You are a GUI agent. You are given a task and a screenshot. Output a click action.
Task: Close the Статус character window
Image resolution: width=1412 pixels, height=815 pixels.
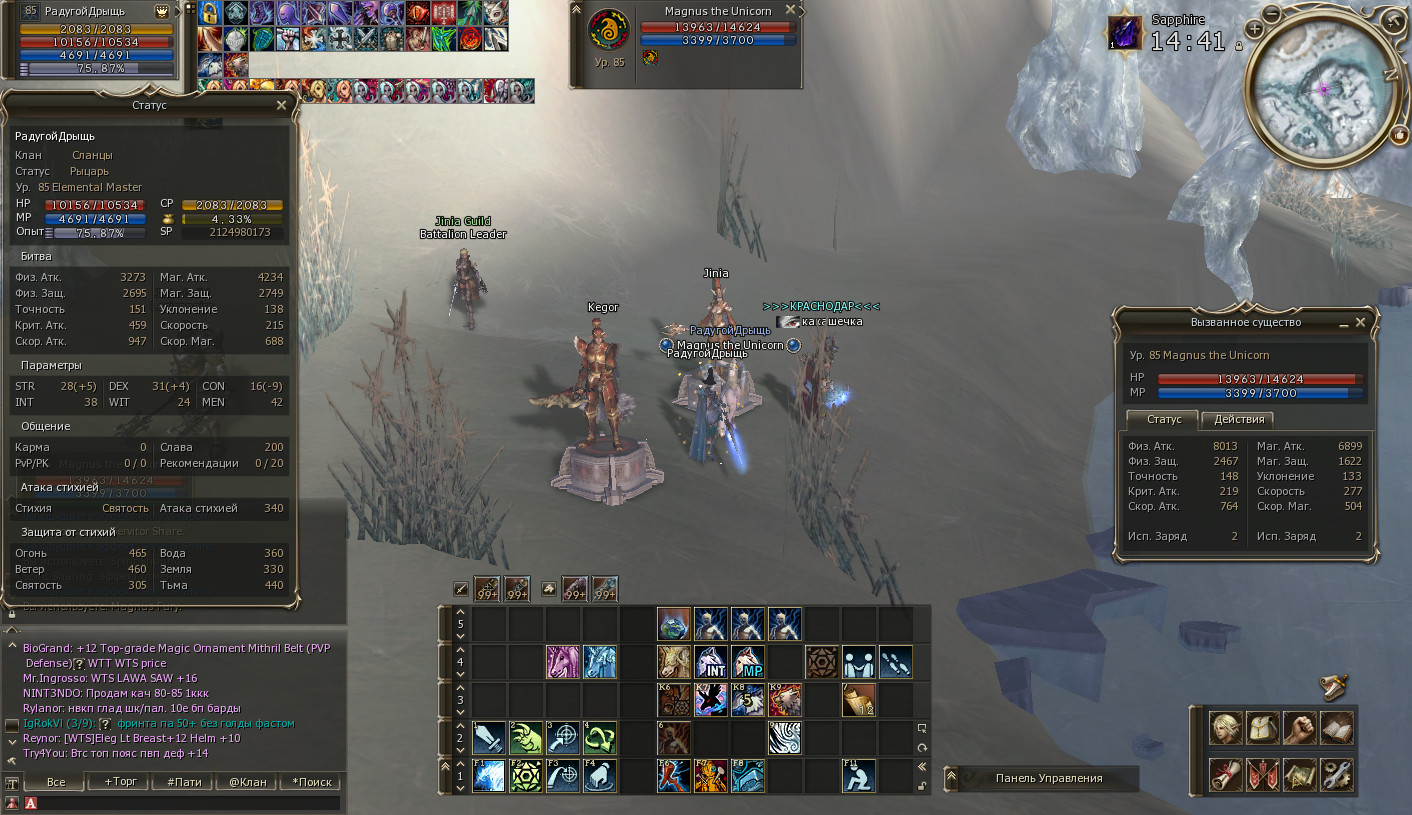(x=281, y=104)
